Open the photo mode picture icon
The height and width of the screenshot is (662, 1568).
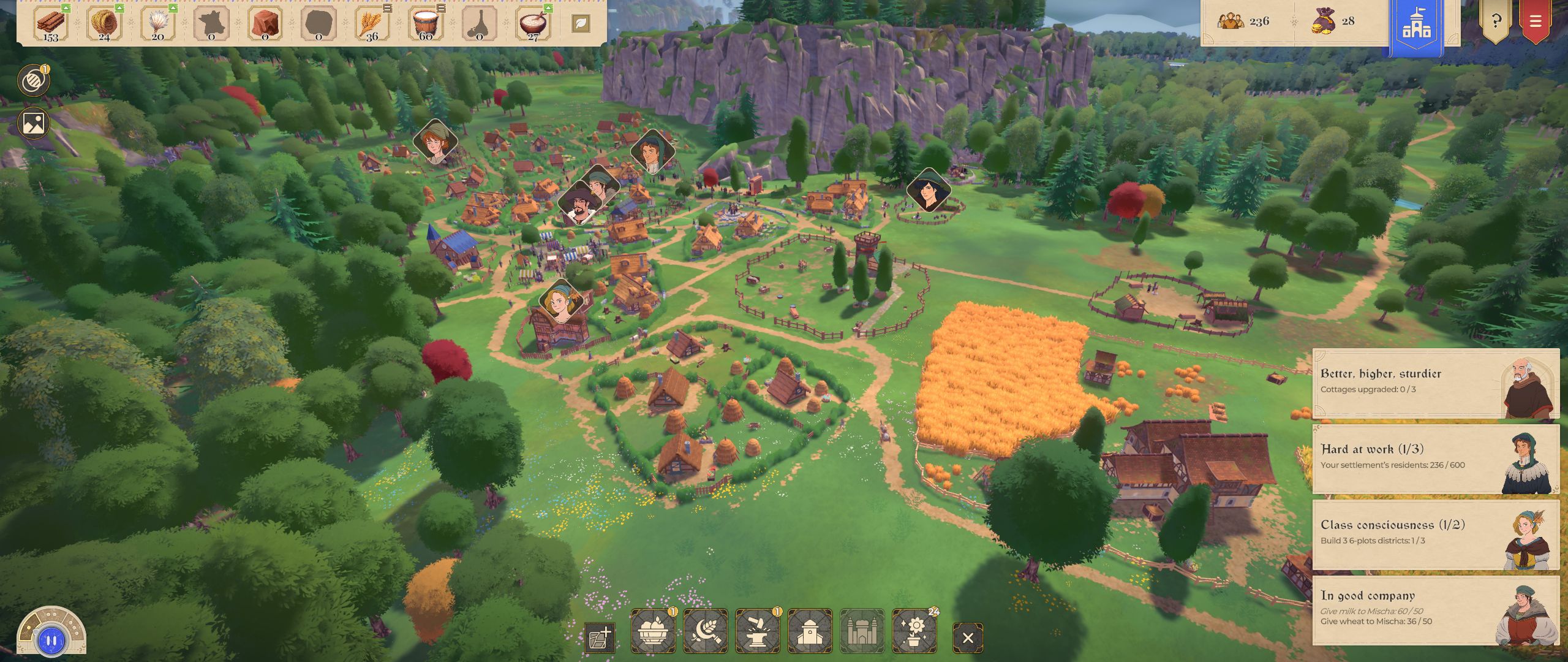click(x=33, y=123)
